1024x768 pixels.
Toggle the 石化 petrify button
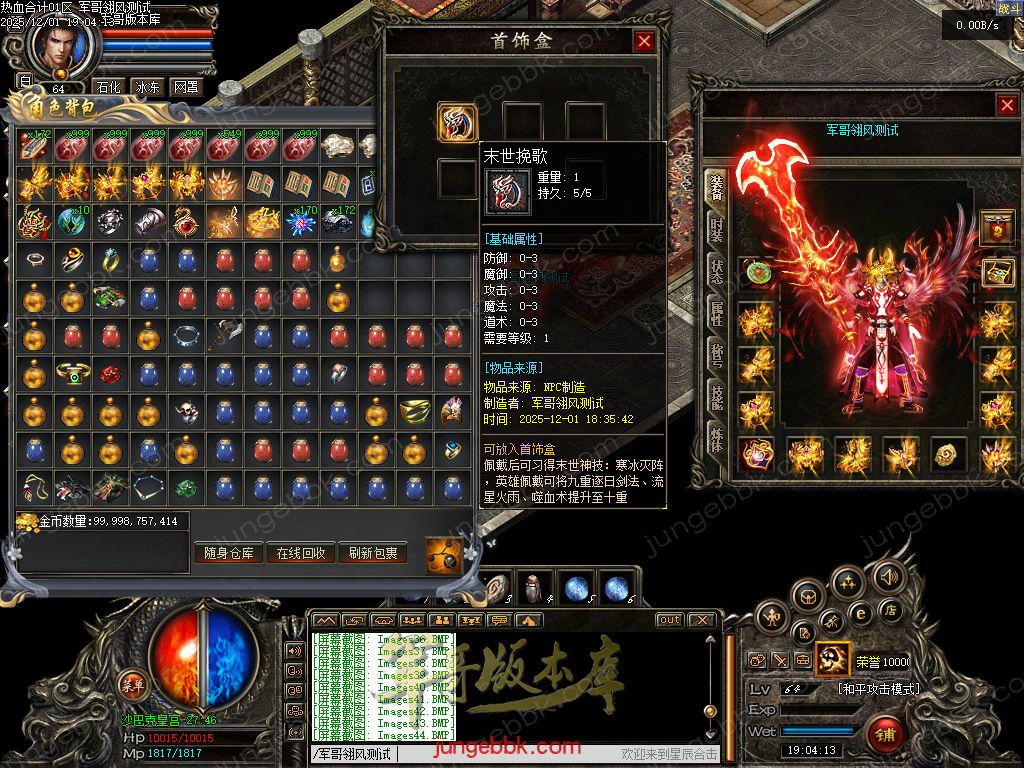108,87
